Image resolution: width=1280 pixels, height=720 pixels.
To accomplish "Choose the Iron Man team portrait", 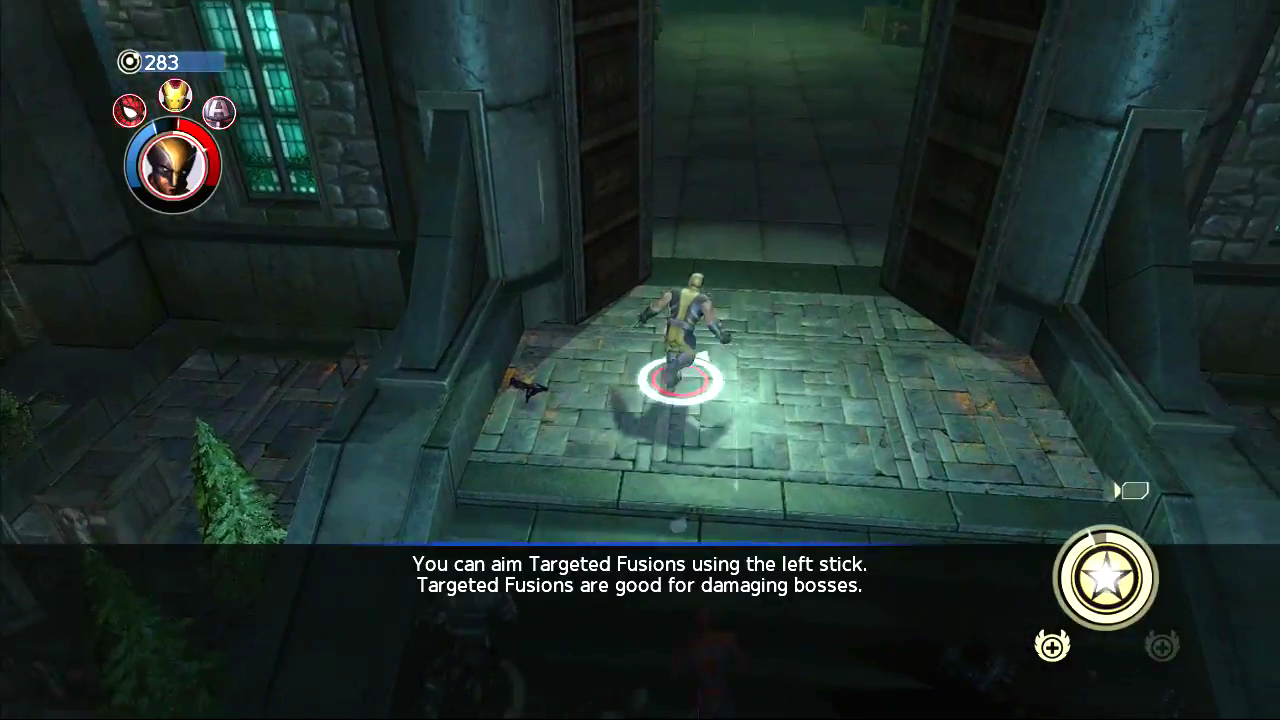I will 175,95.
